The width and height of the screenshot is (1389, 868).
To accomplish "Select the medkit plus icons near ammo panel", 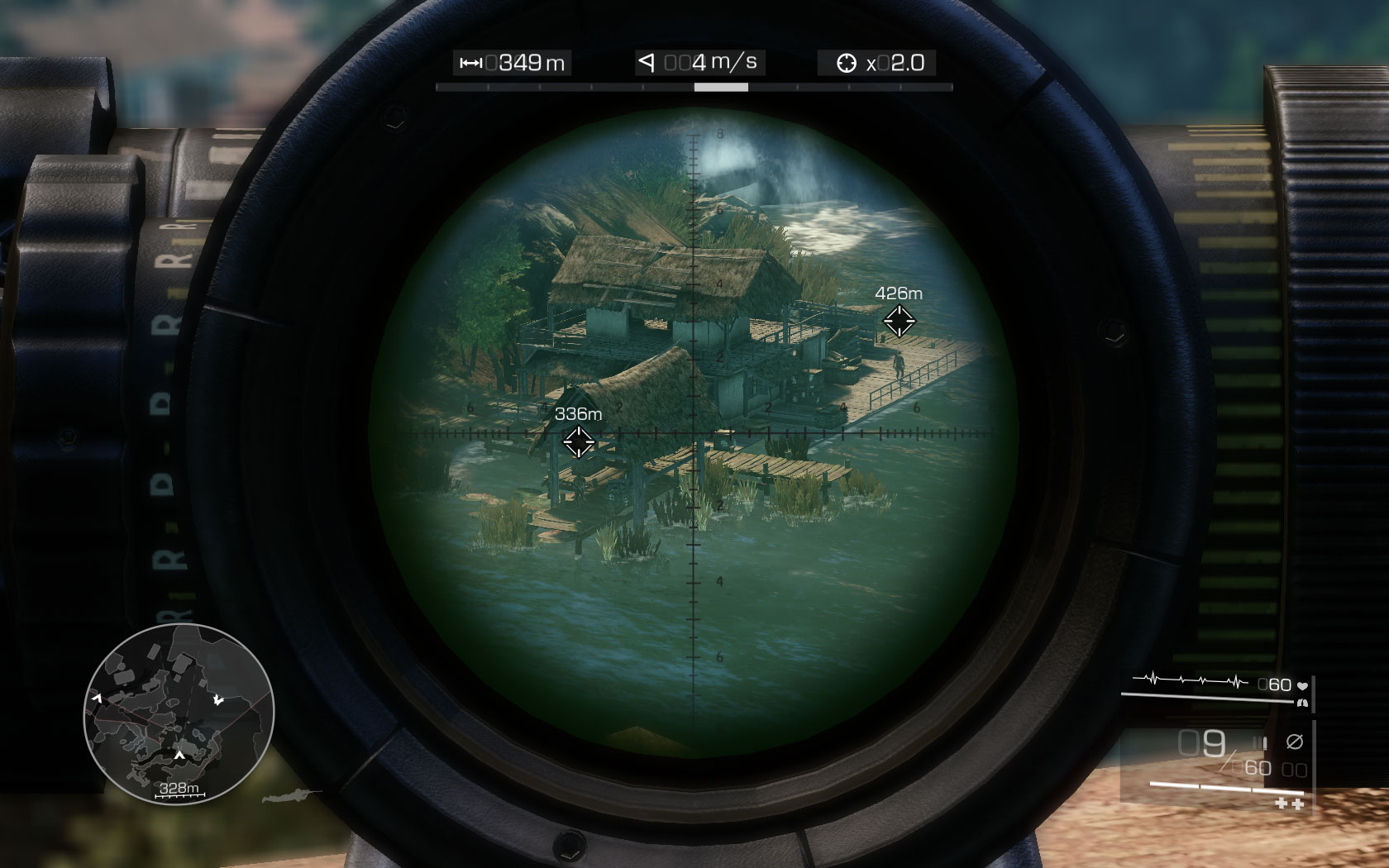I will pyautogui.click(x=1288, y=802).
